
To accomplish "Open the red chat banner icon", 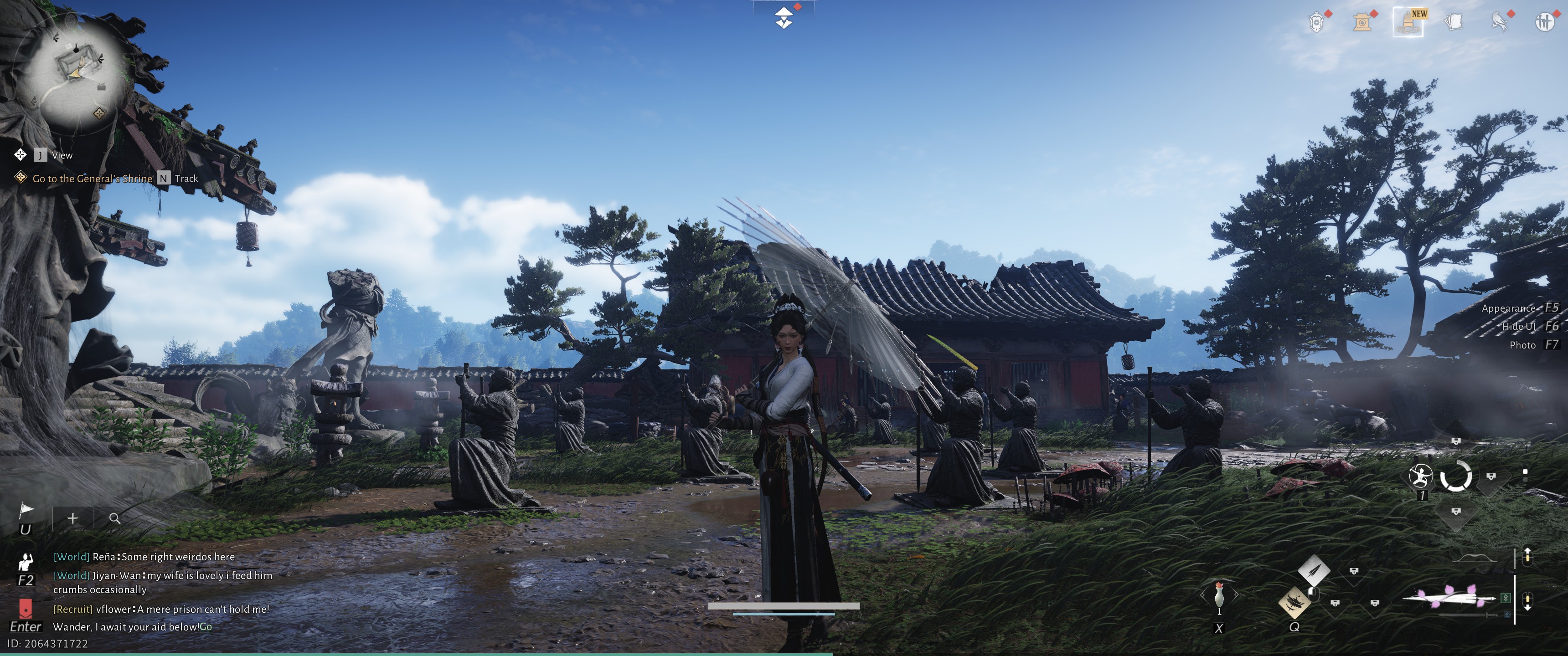I will click(x=26, y=608).
